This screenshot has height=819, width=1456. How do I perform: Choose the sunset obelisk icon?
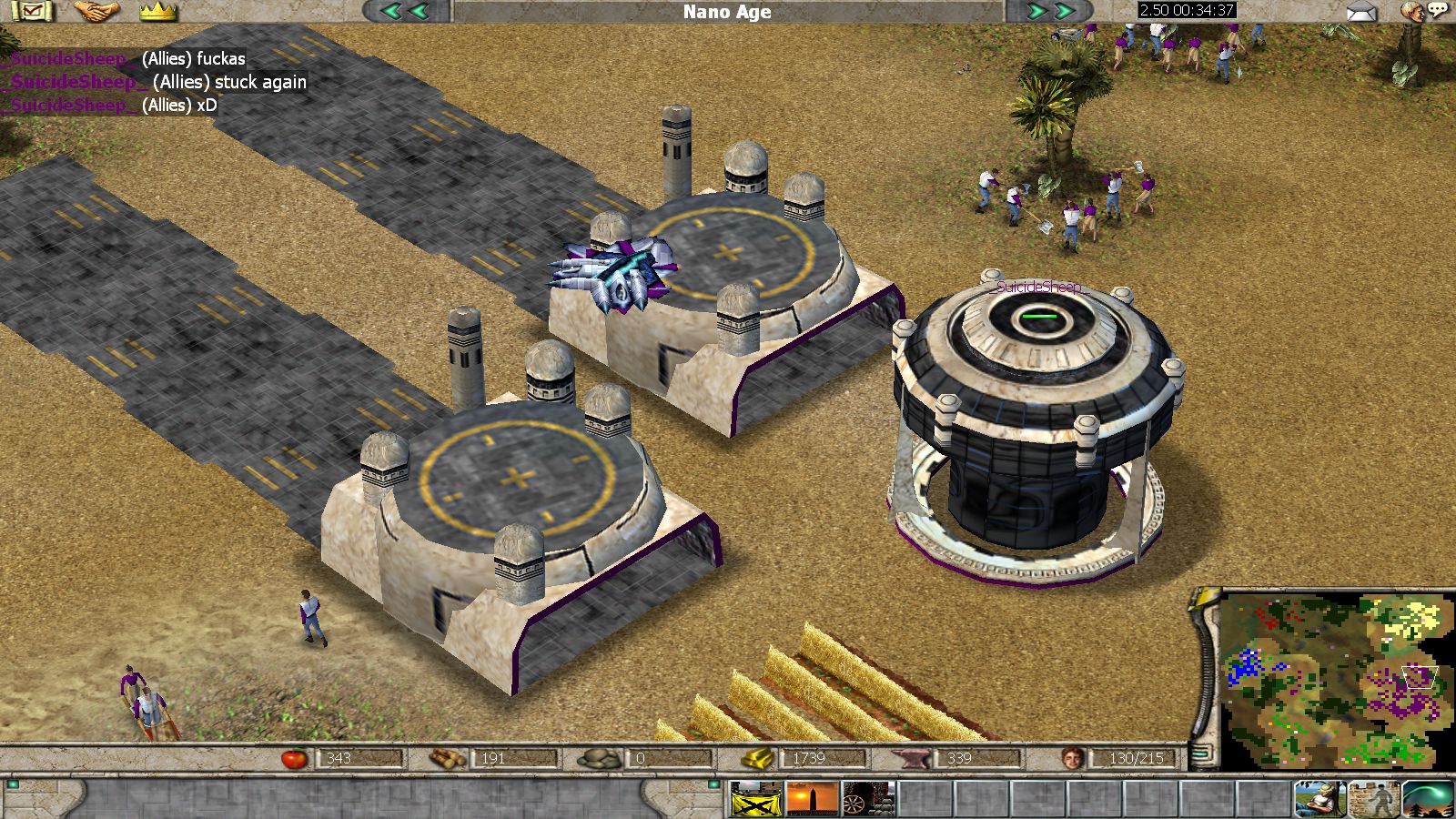point(812,800)
